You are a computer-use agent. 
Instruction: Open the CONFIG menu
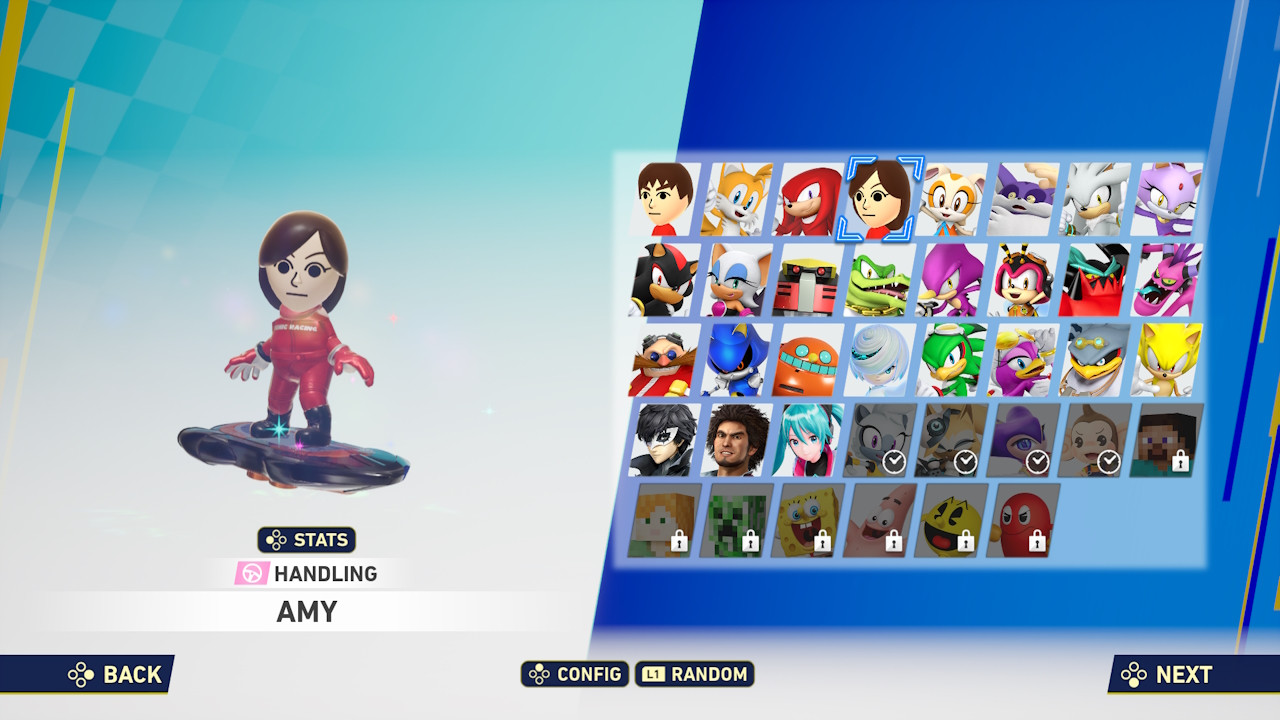click(575, 674)
